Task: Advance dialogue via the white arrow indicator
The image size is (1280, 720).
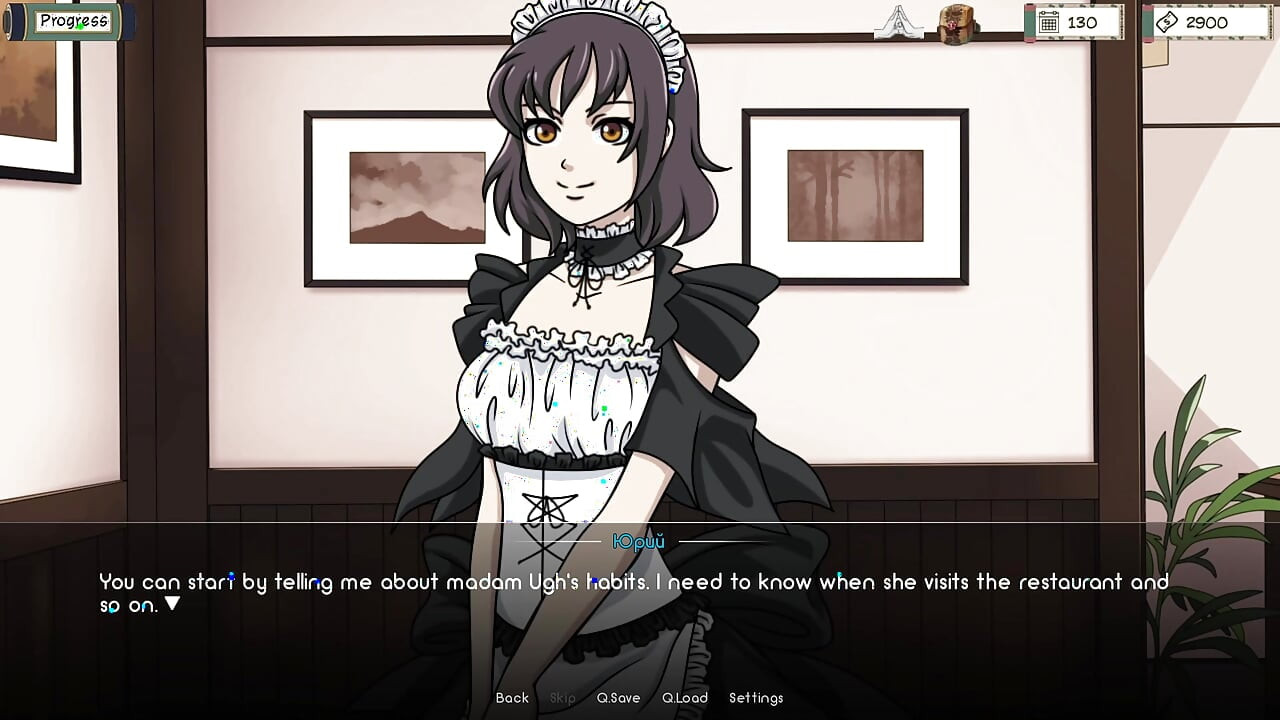Action: (x=172, y=604)
